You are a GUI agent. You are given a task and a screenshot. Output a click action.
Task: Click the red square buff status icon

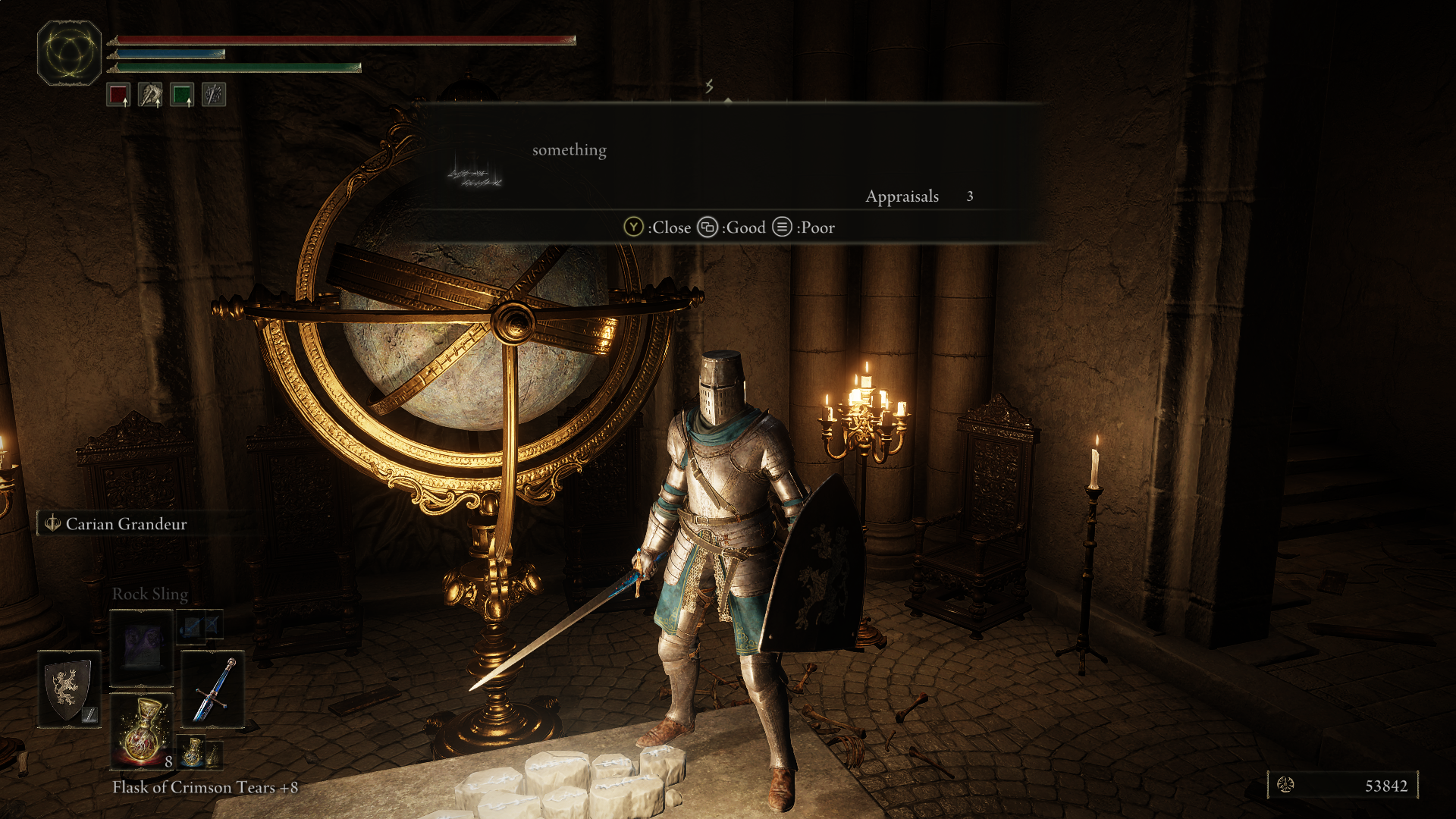pos(118,96)
